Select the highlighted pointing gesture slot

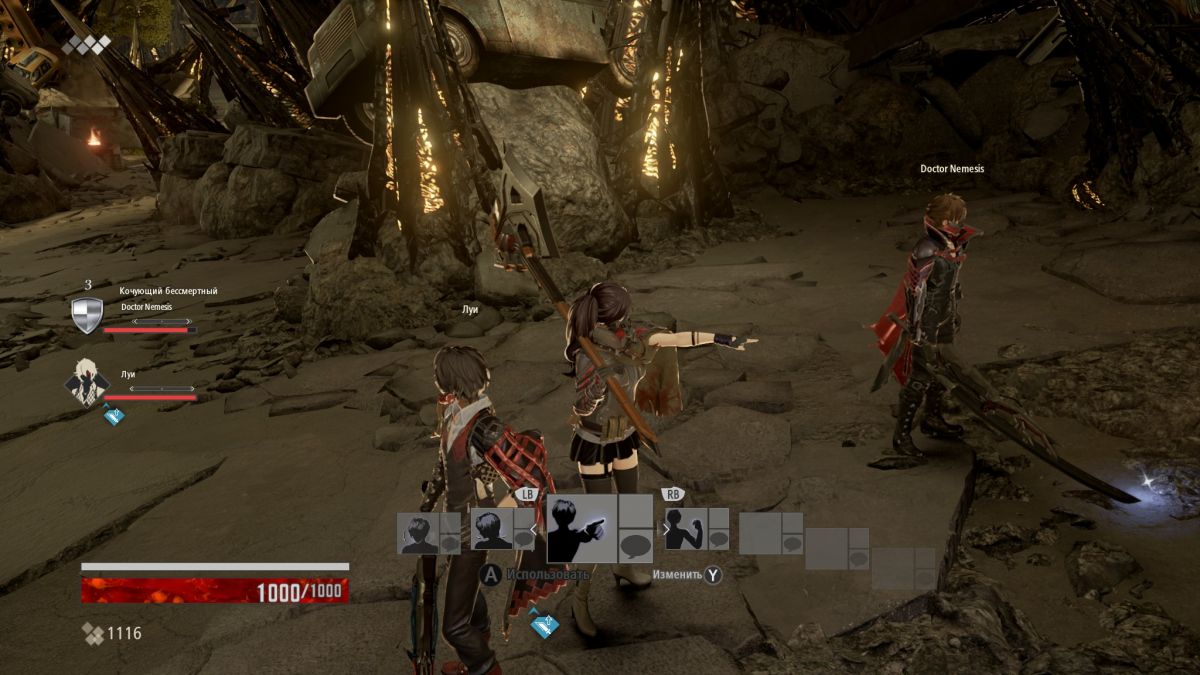[x=582, y=528]
